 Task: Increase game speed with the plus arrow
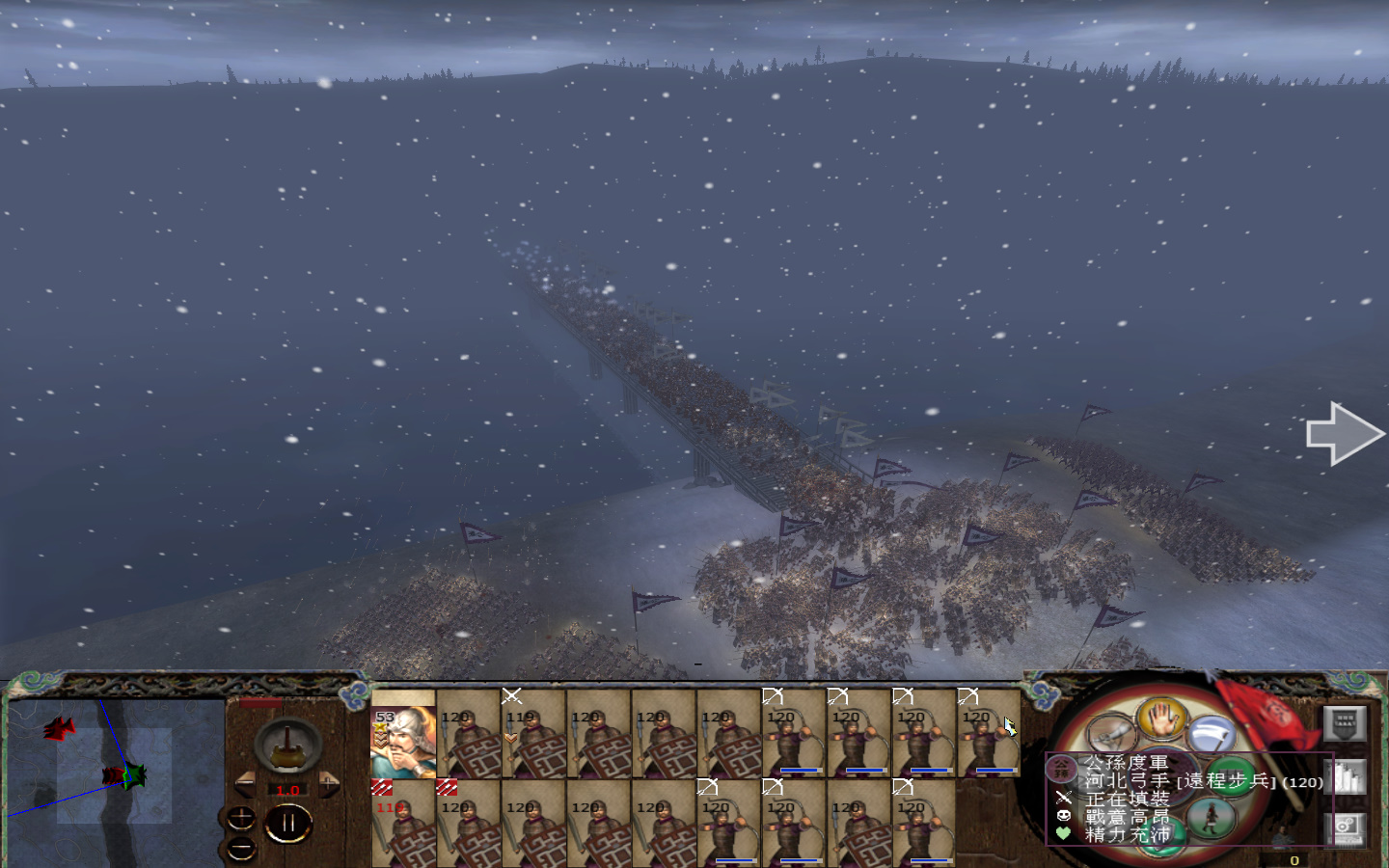tap(329, 782)
